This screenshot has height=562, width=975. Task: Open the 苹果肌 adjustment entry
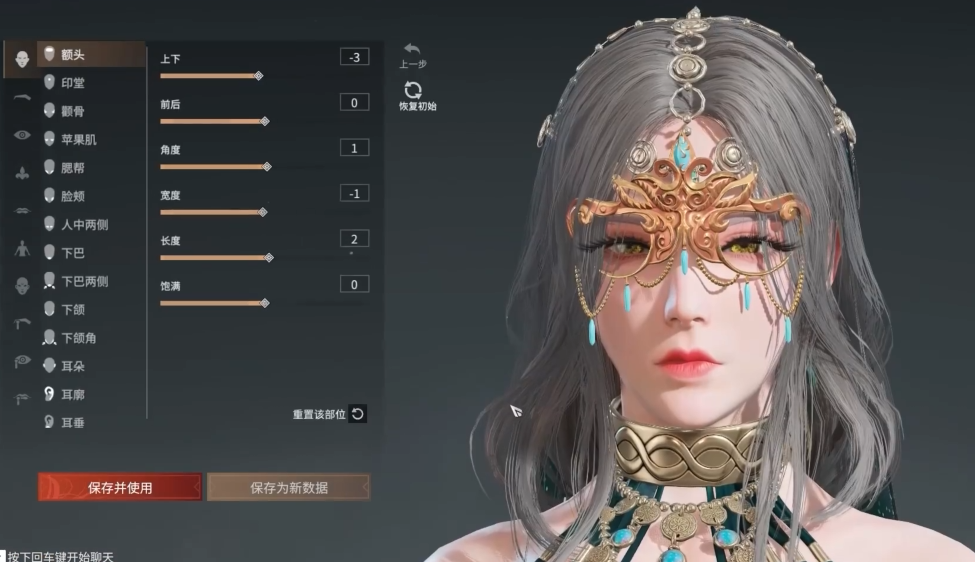click(78, 140)
